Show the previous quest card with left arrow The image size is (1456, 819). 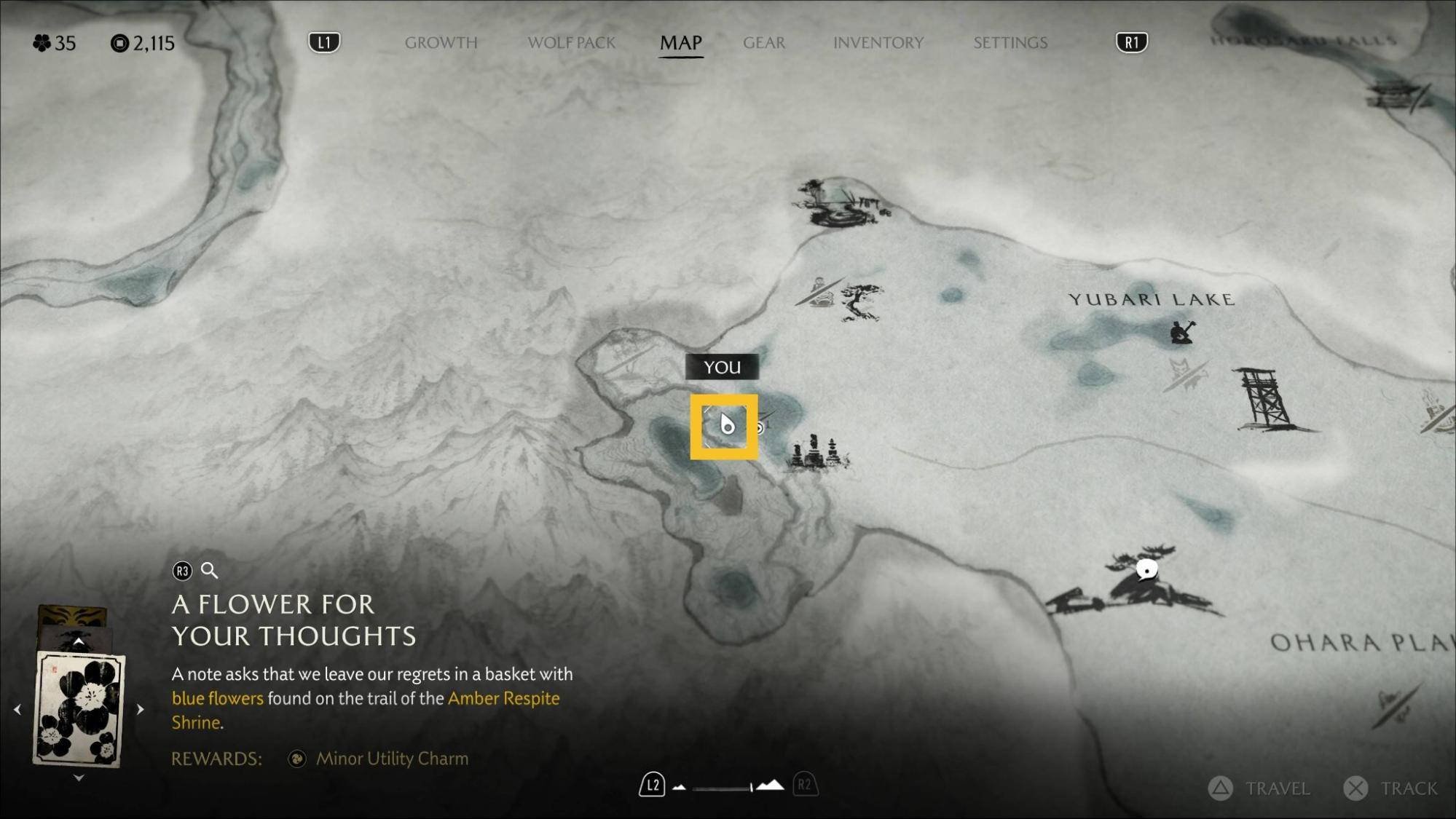[17, 708]
